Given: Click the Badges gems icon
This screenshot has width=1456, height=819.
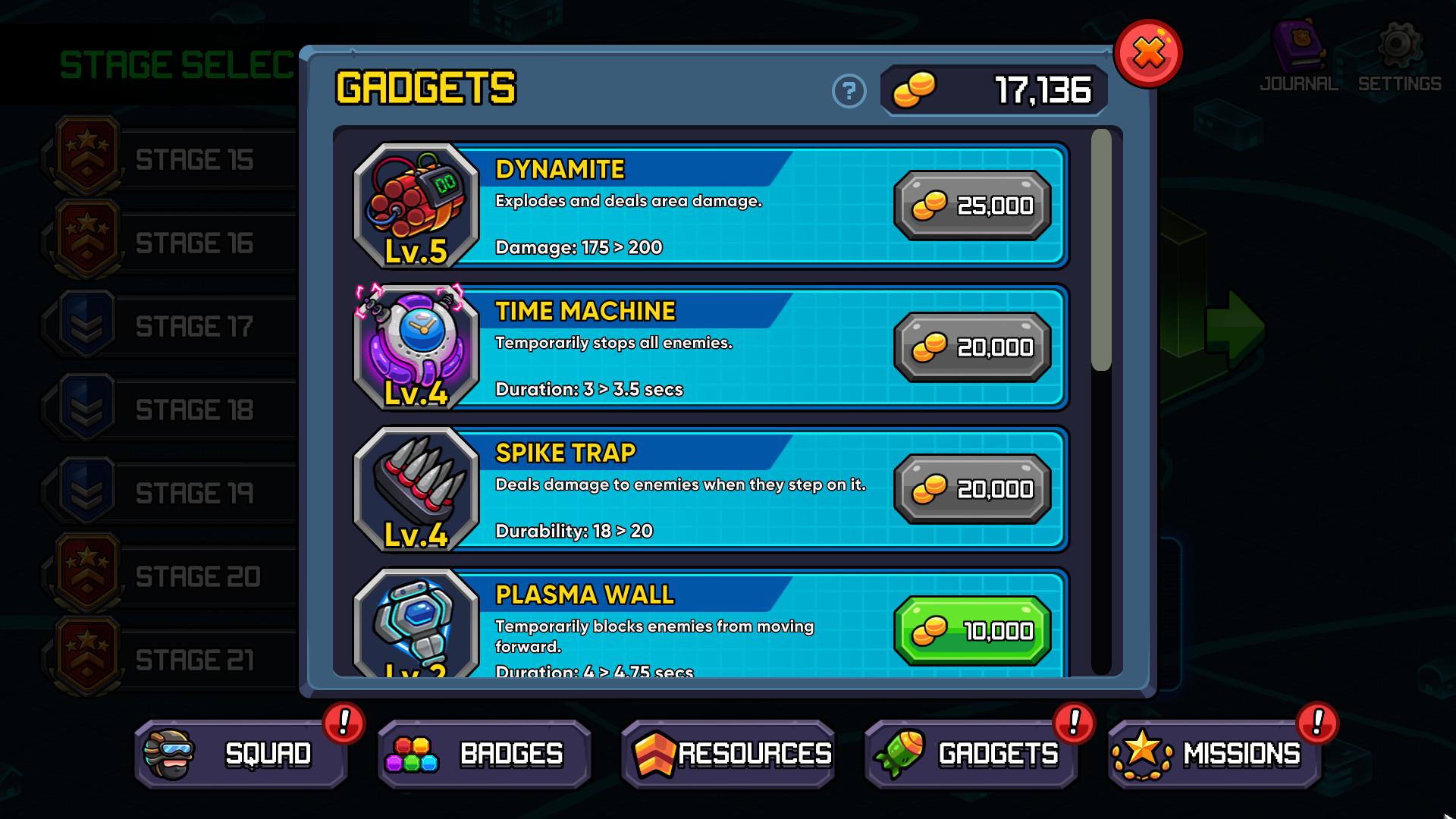Looking at the screenshot, I should [416, 753].
